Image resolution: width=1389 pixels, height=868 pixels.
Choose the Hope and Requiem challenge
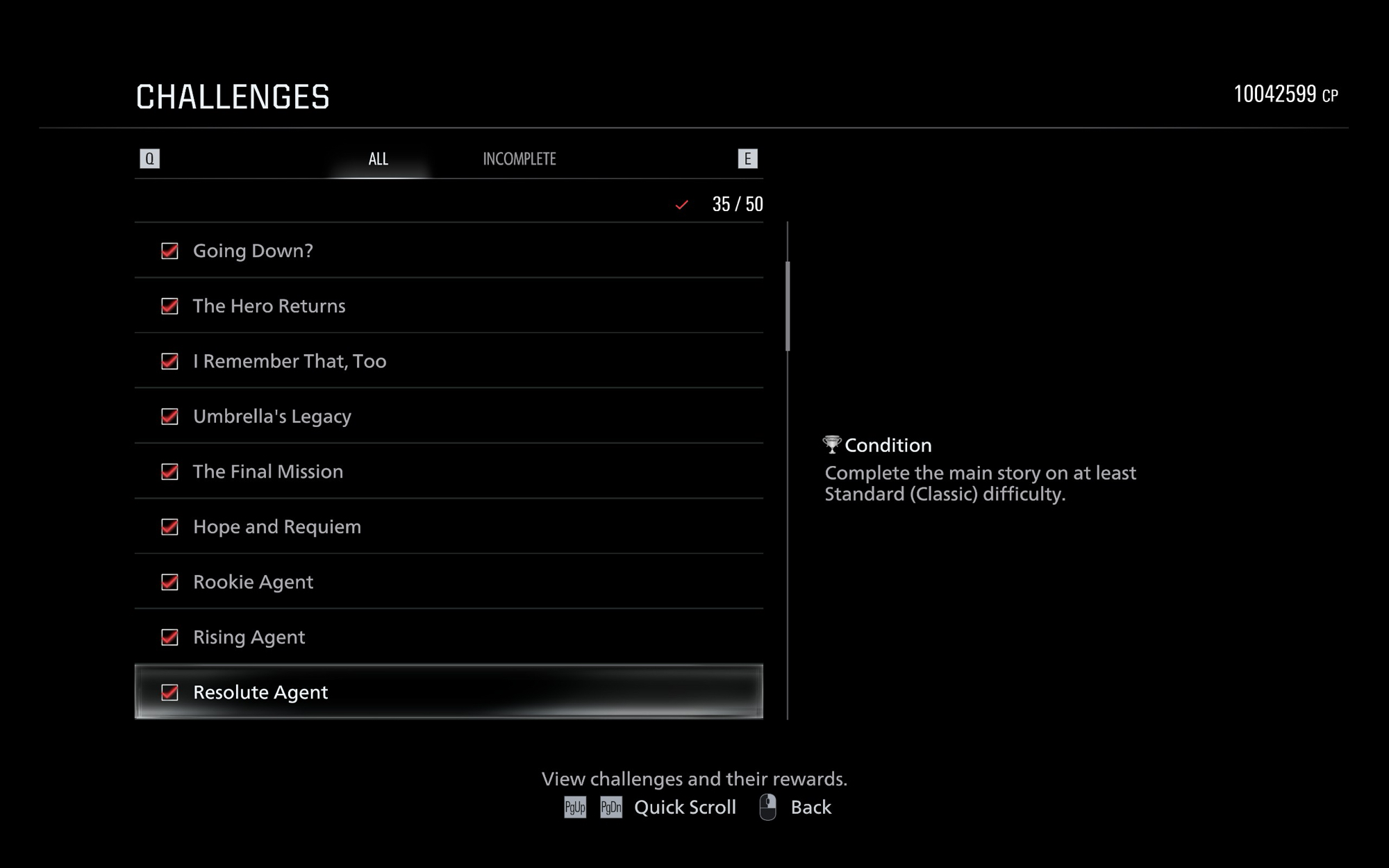point(449,527)
